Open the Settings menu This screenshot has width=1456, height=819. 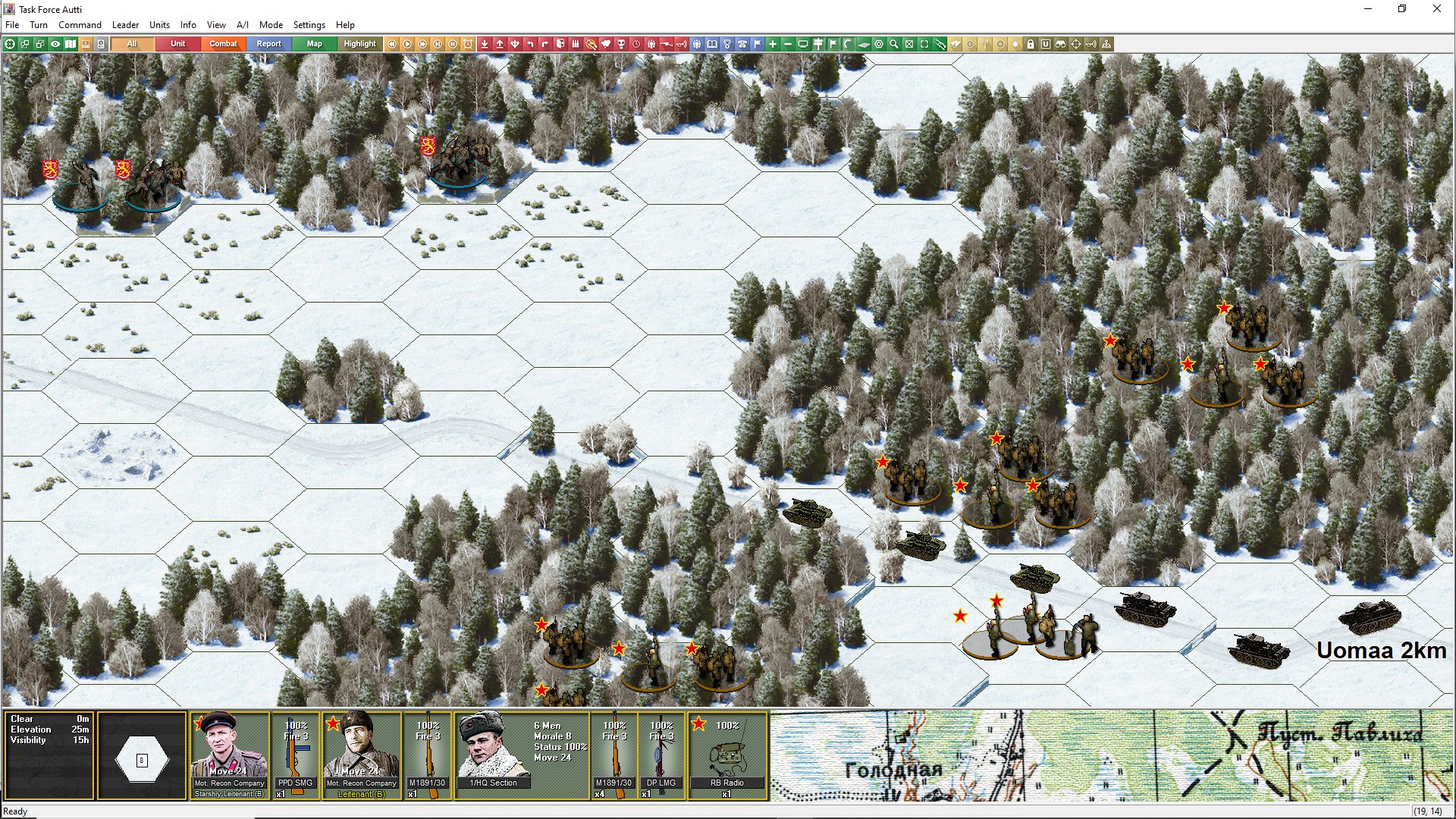click(309, 25)
